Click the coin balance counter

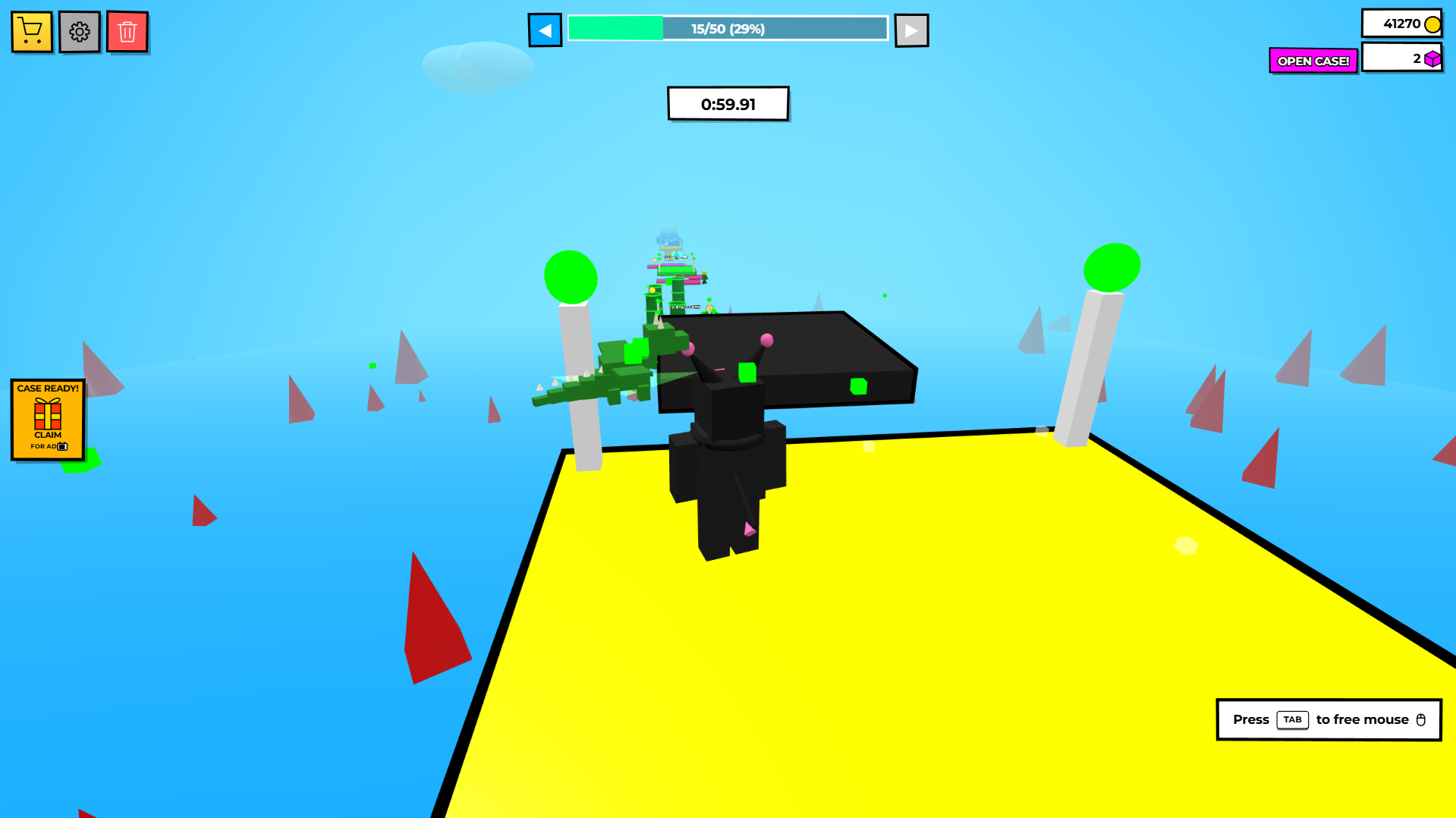(x=1401, y=24)
